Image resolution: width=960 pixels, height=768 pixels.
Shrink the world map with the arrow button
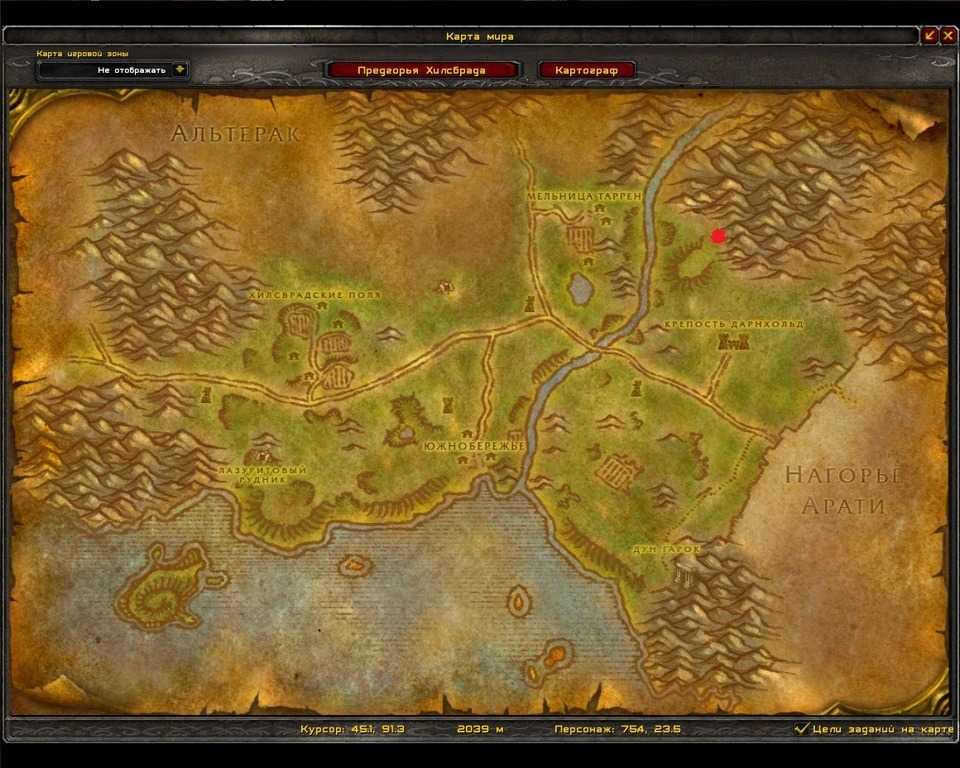coord(930,36)
